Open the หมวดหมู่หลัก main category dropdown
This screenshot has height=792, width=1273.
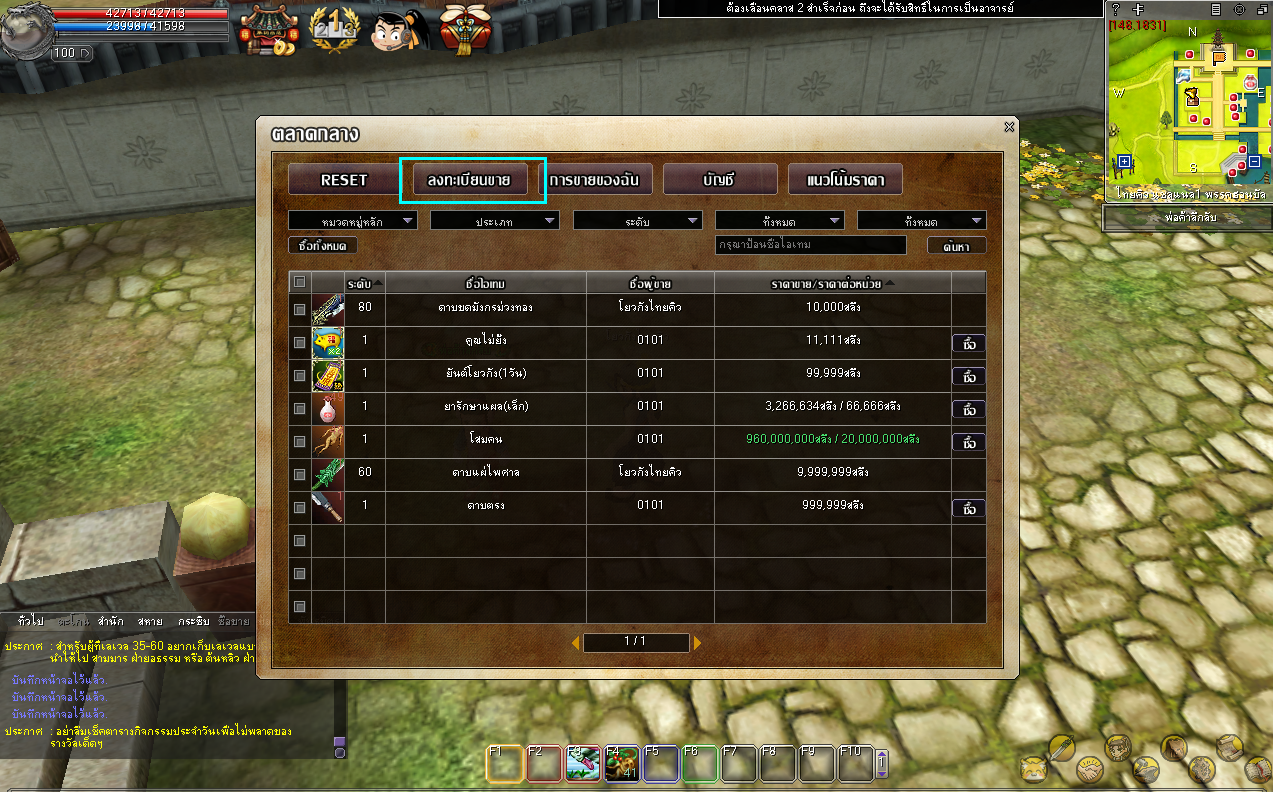click(x=352, y=221)
